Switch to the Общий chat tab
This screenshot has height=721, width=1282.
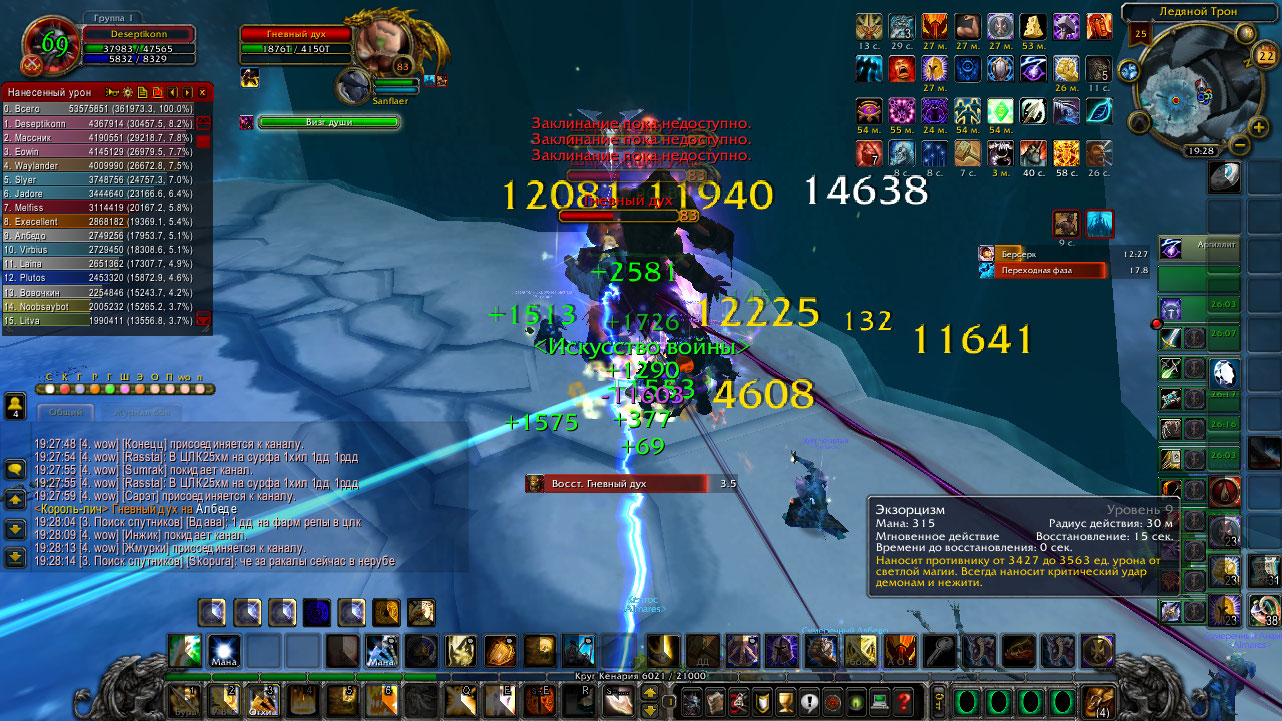(65, 412)
